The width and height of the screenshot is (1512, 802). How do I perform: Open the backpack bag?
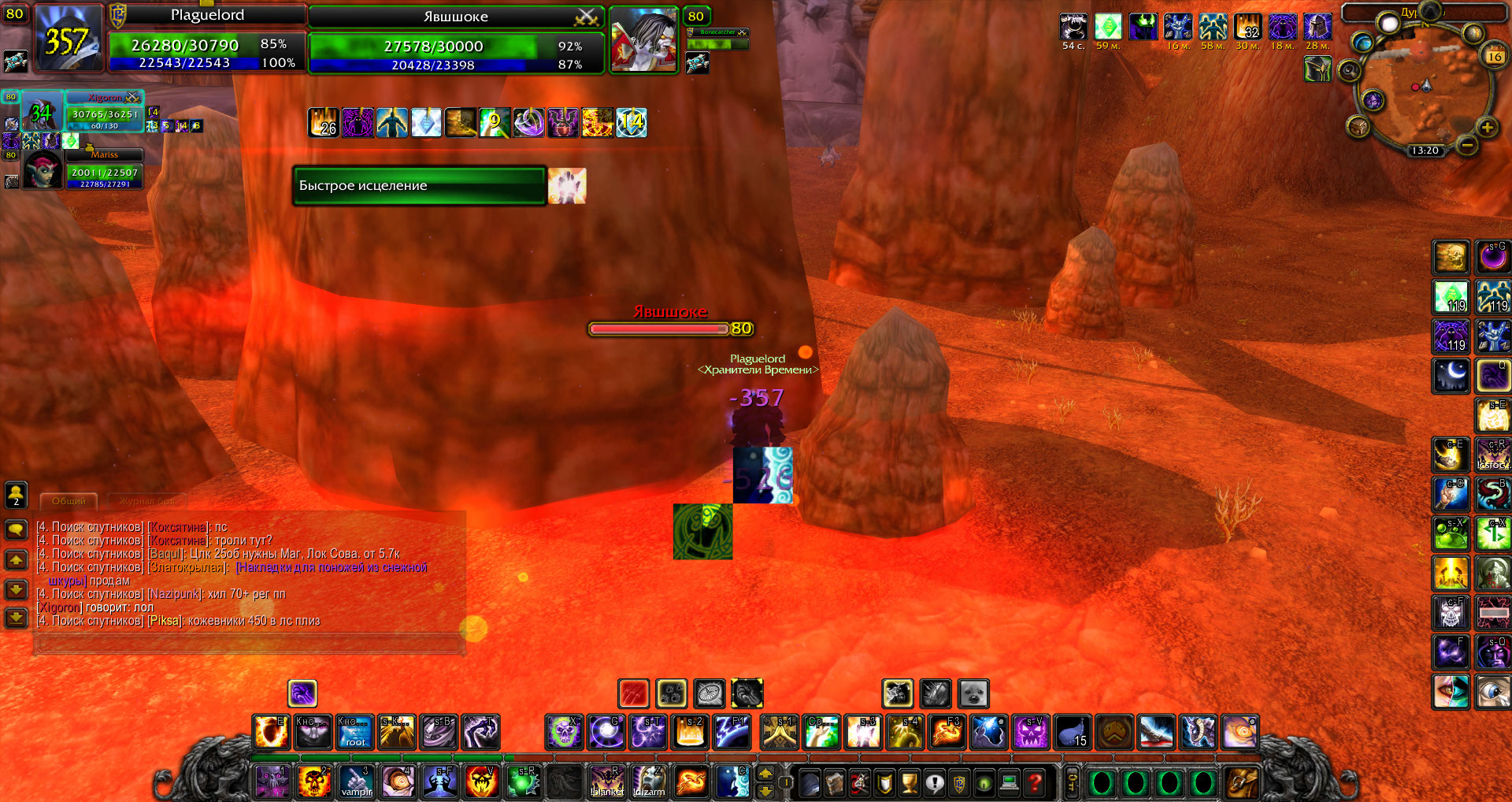(x=1240, y=782)
